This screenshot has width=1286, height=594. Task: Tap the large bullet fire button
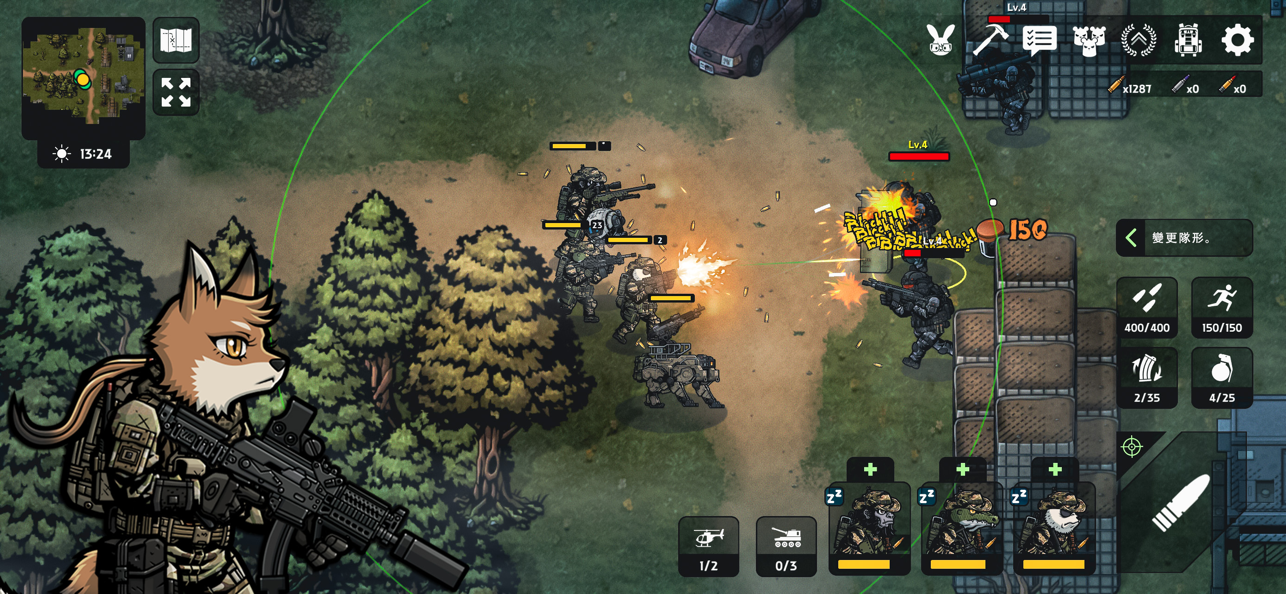(1181, 502)
